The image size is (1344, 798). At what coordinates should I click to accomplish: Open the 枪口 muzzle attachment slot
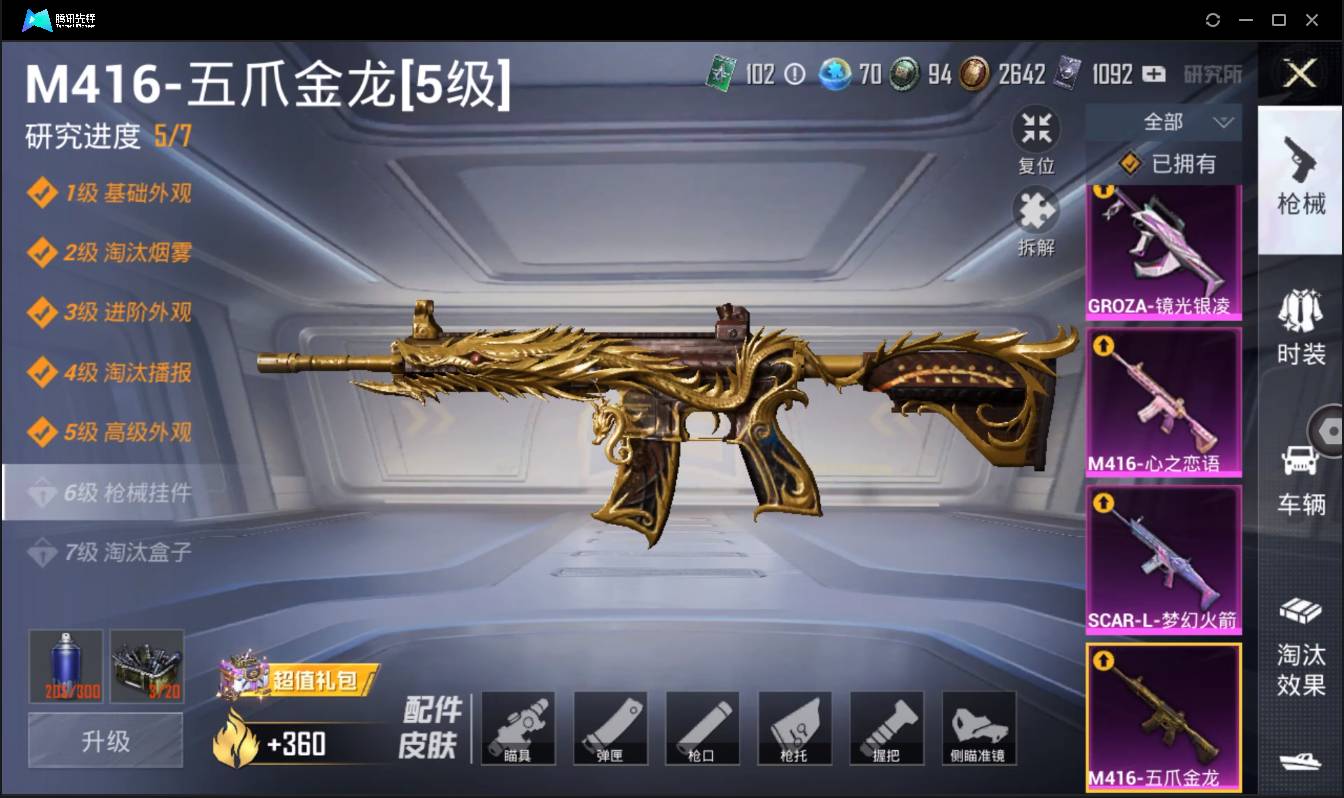[x=702, y=728]
